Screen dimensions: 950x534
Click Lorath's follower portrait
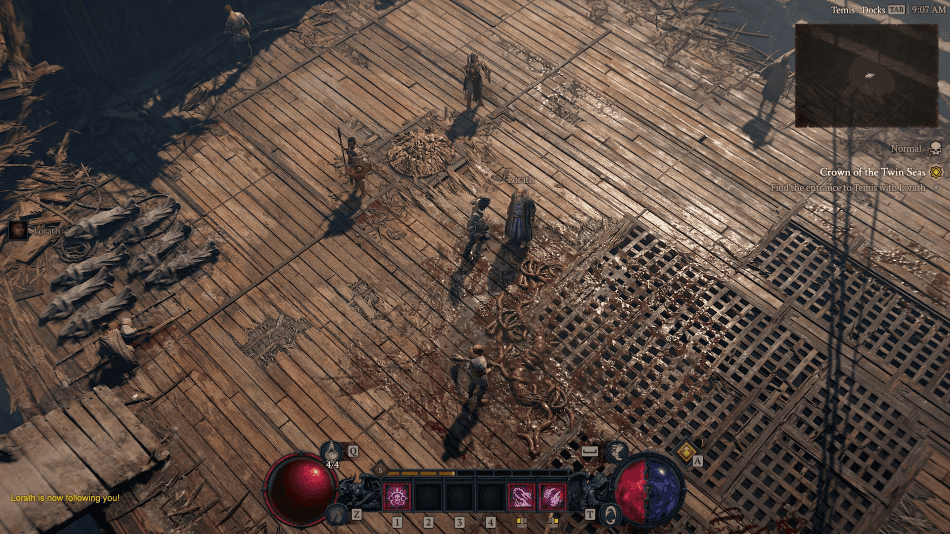18,230
